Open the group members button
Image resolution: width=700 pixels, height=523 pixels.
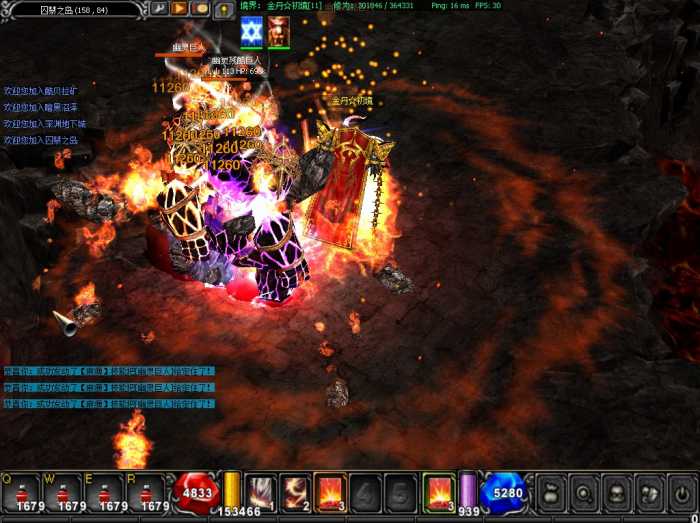(649, 492)
